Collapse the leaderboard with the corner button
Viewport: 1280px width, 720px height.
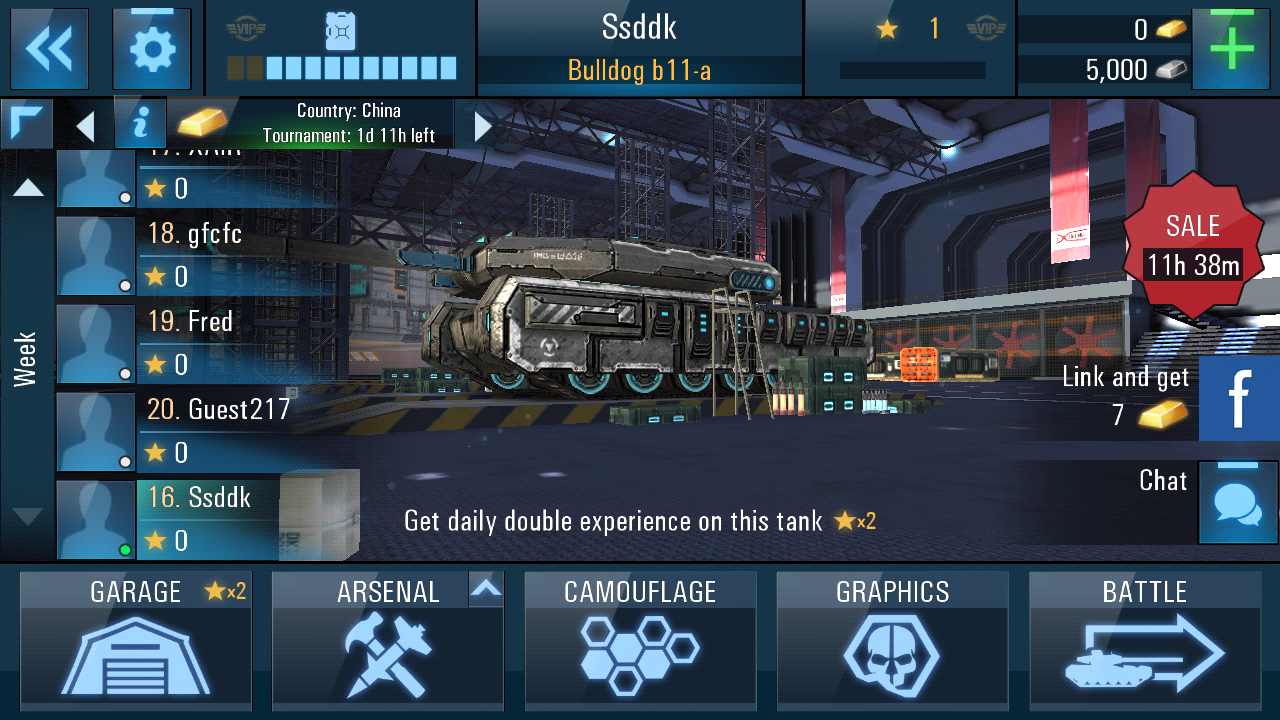tap(26, 123)
